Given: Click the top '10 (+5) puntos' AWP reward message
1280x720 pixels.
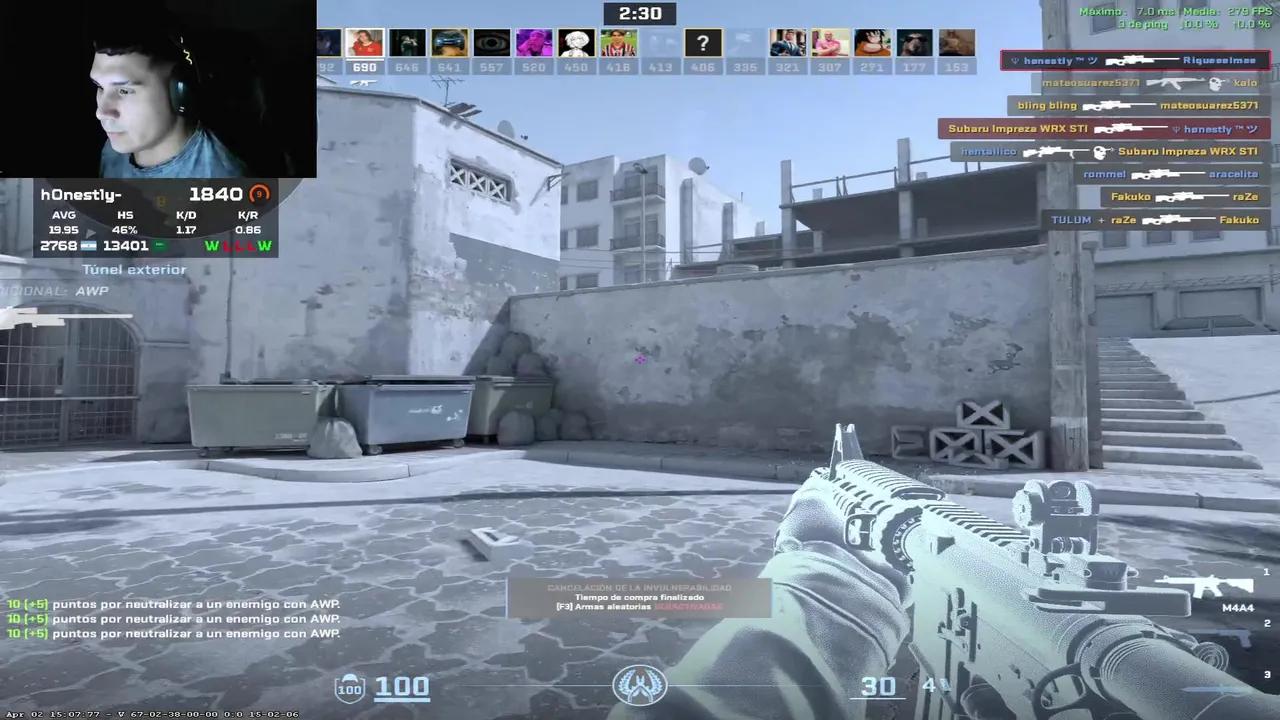Looking at the screenshot, I should 170,603.
